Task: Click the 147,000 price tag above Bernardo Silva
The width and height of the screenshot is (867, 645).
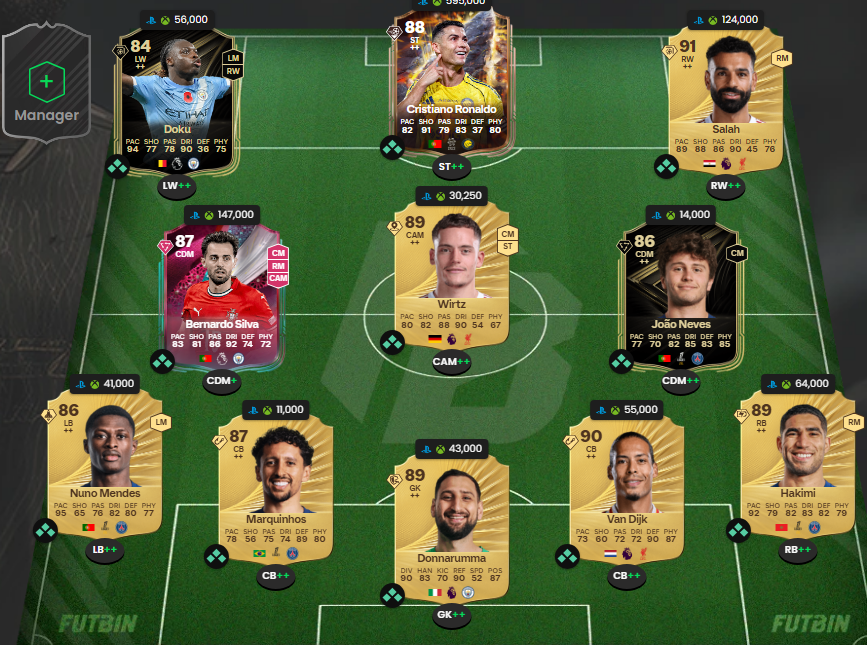Action: pyautogui.click(x=221, y=214)
